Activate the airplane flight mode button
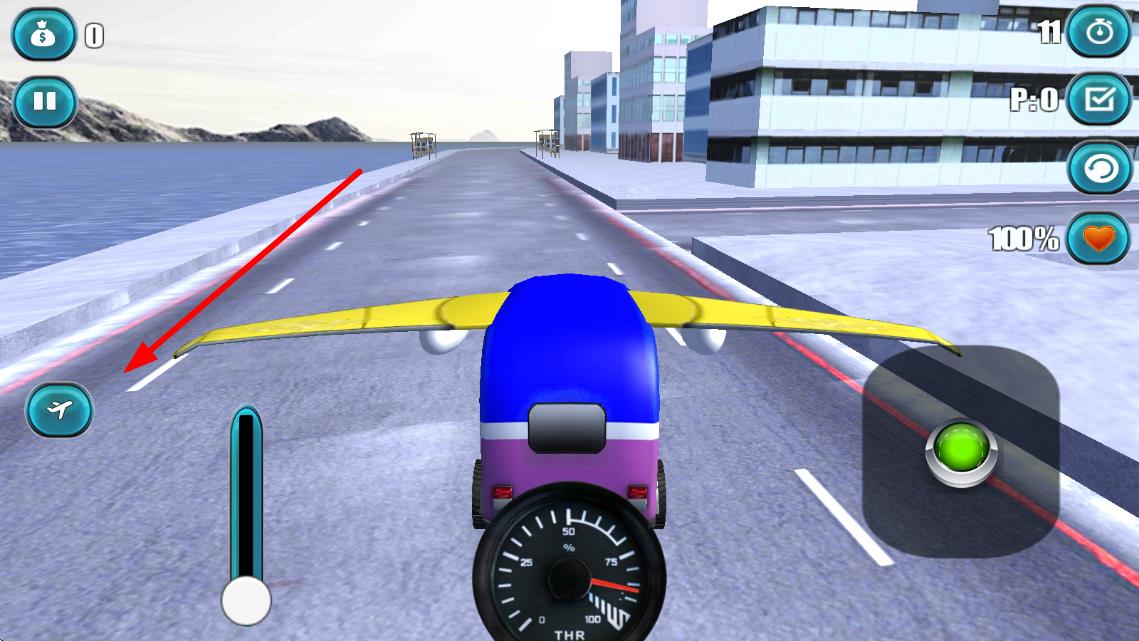Screen dimensions: 1139x641 coord(59,410)
